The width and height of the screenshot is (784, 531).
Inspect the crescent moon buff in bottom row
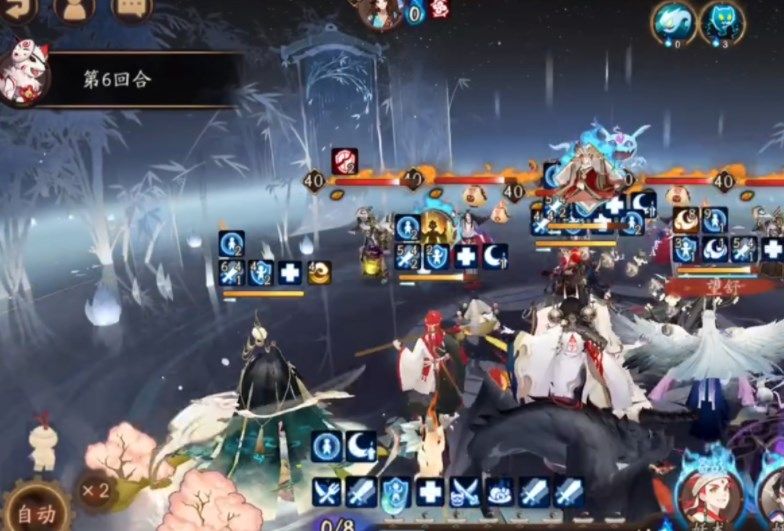point(360,446)
